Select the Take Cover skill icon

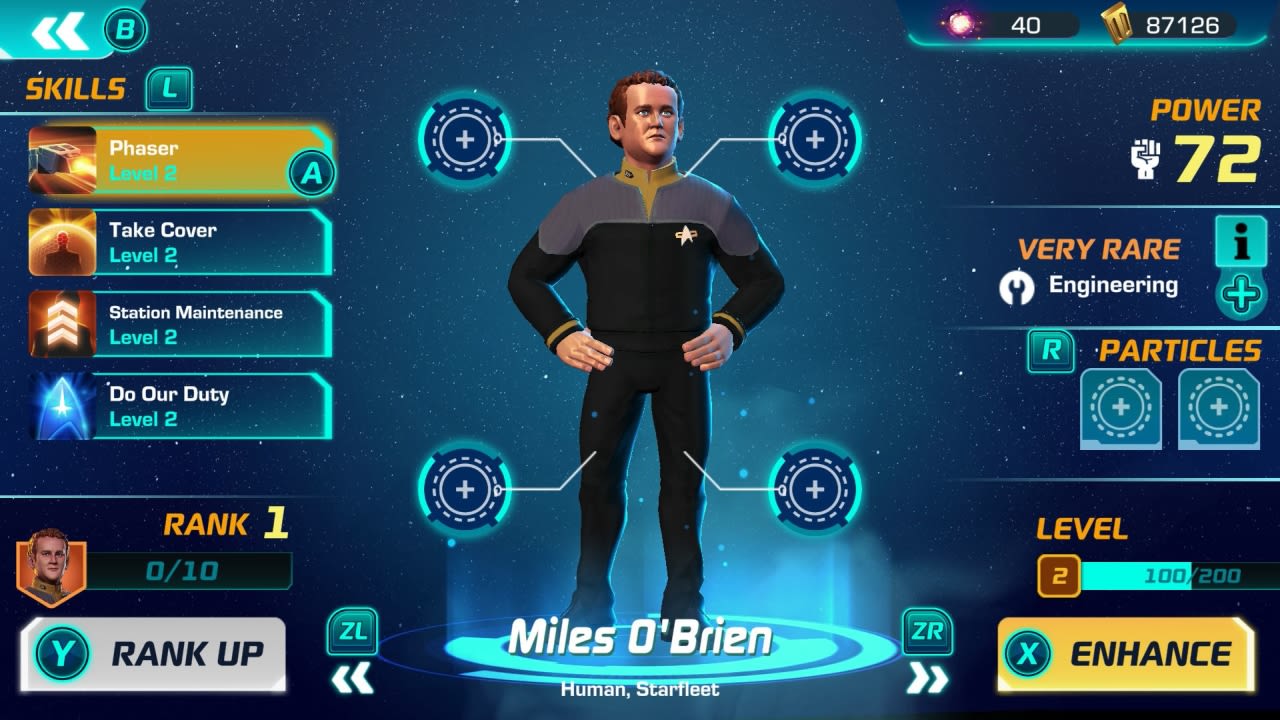tap(60, 241)
